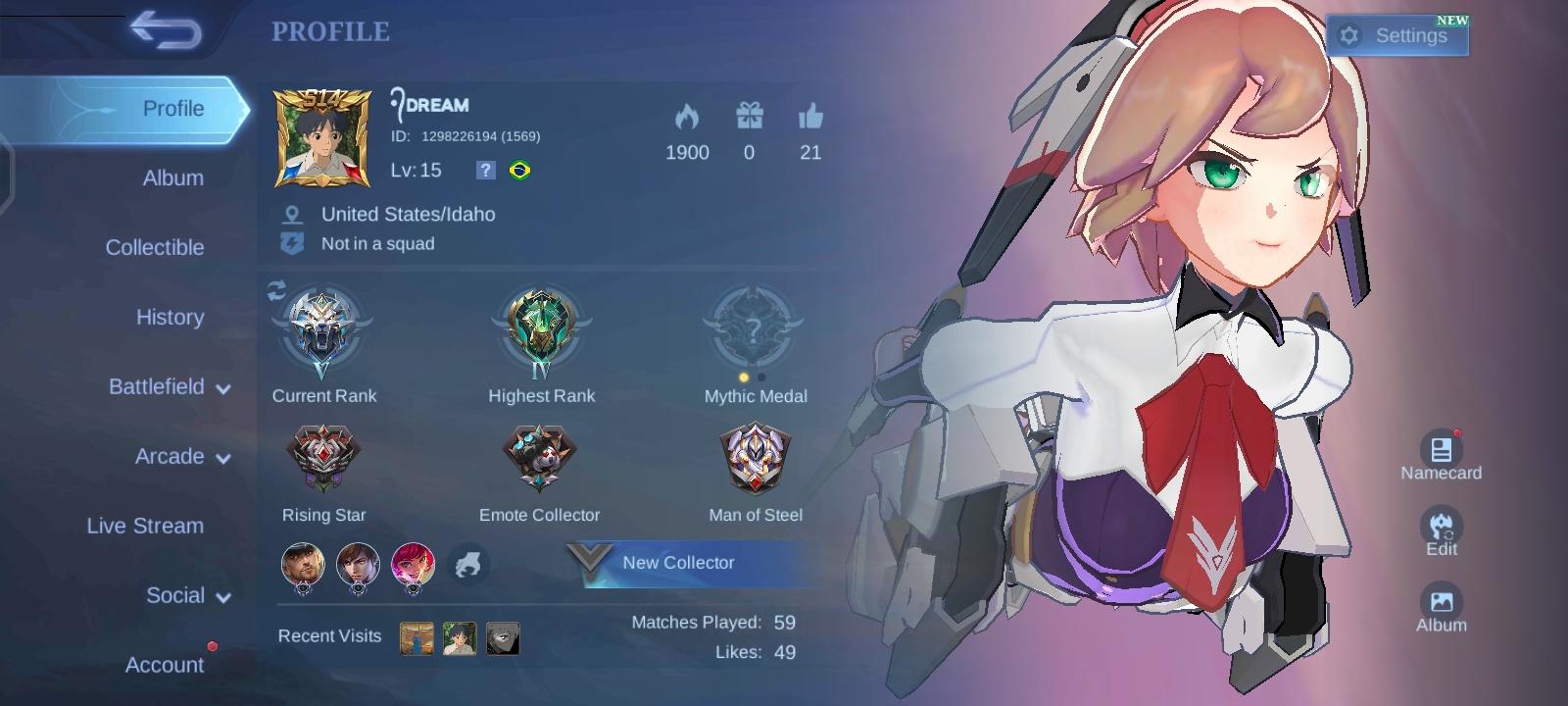Click the Brazil flag icon beside the level
The width and height of the screenshot is (1568, 706).
521,170
